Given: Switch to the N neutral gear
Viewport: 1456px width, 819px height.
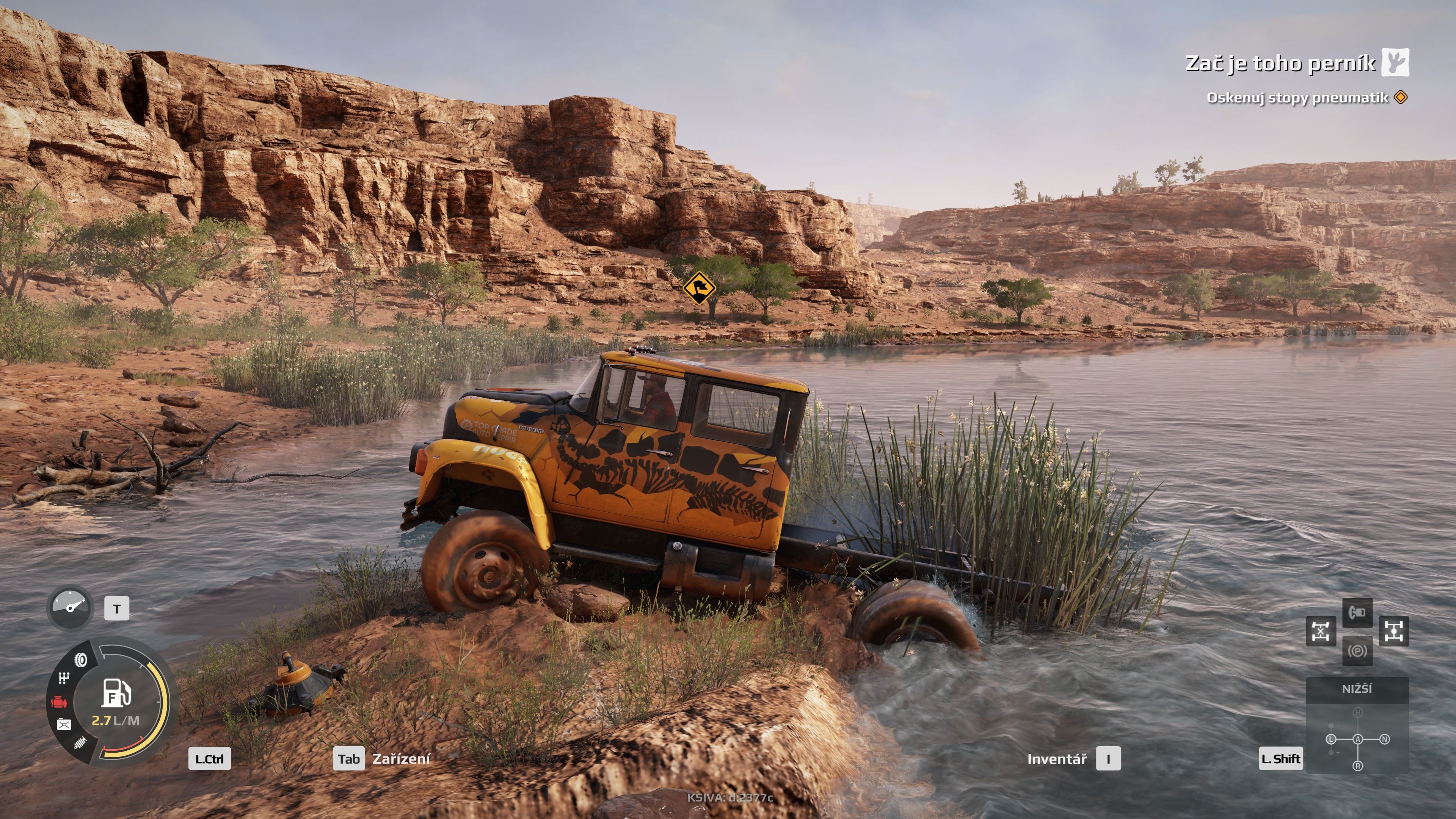Looking at the screenshot, I should tap(1384, 739).
